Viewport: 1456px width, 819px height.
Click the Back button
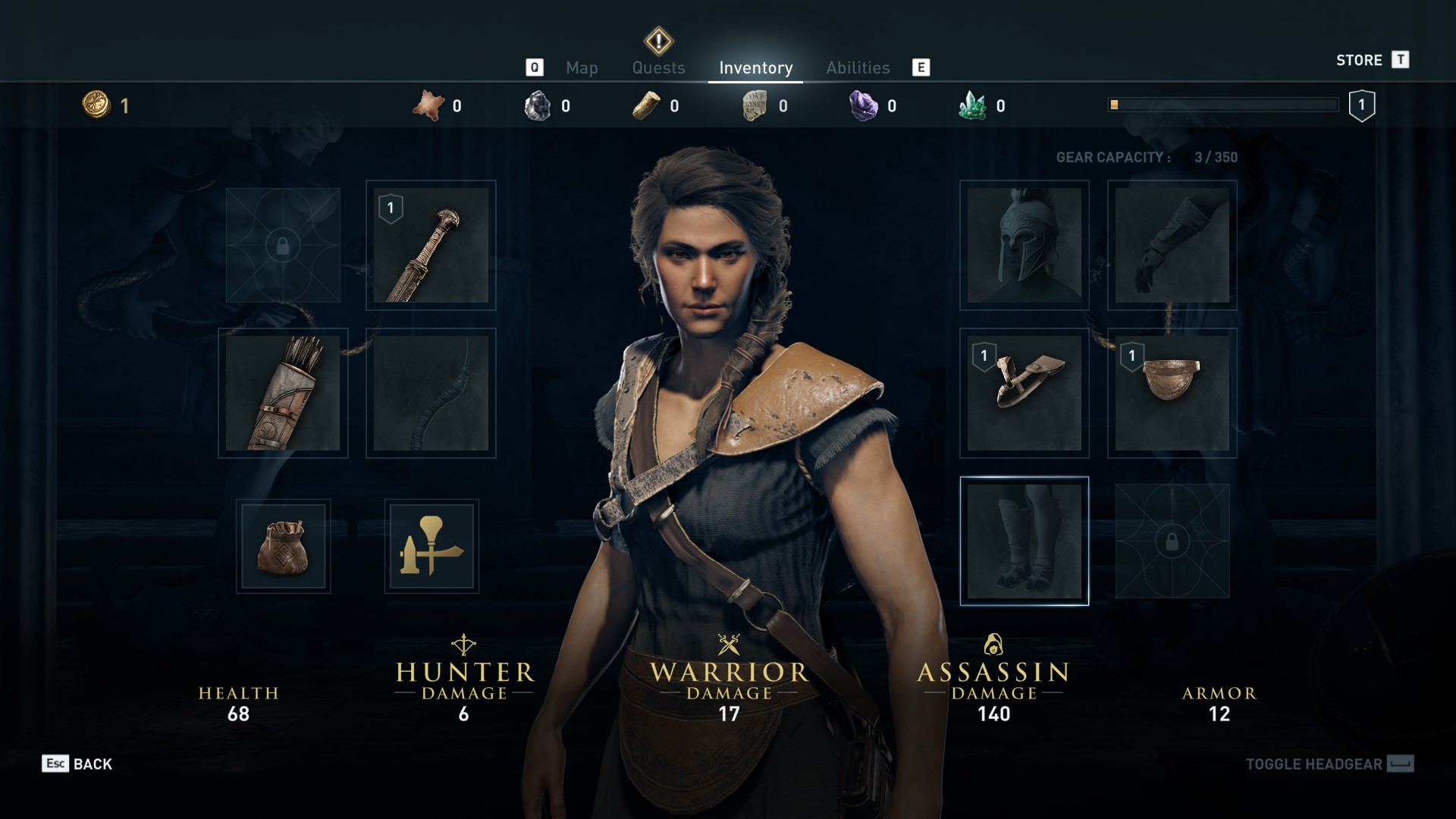point(78,764)
